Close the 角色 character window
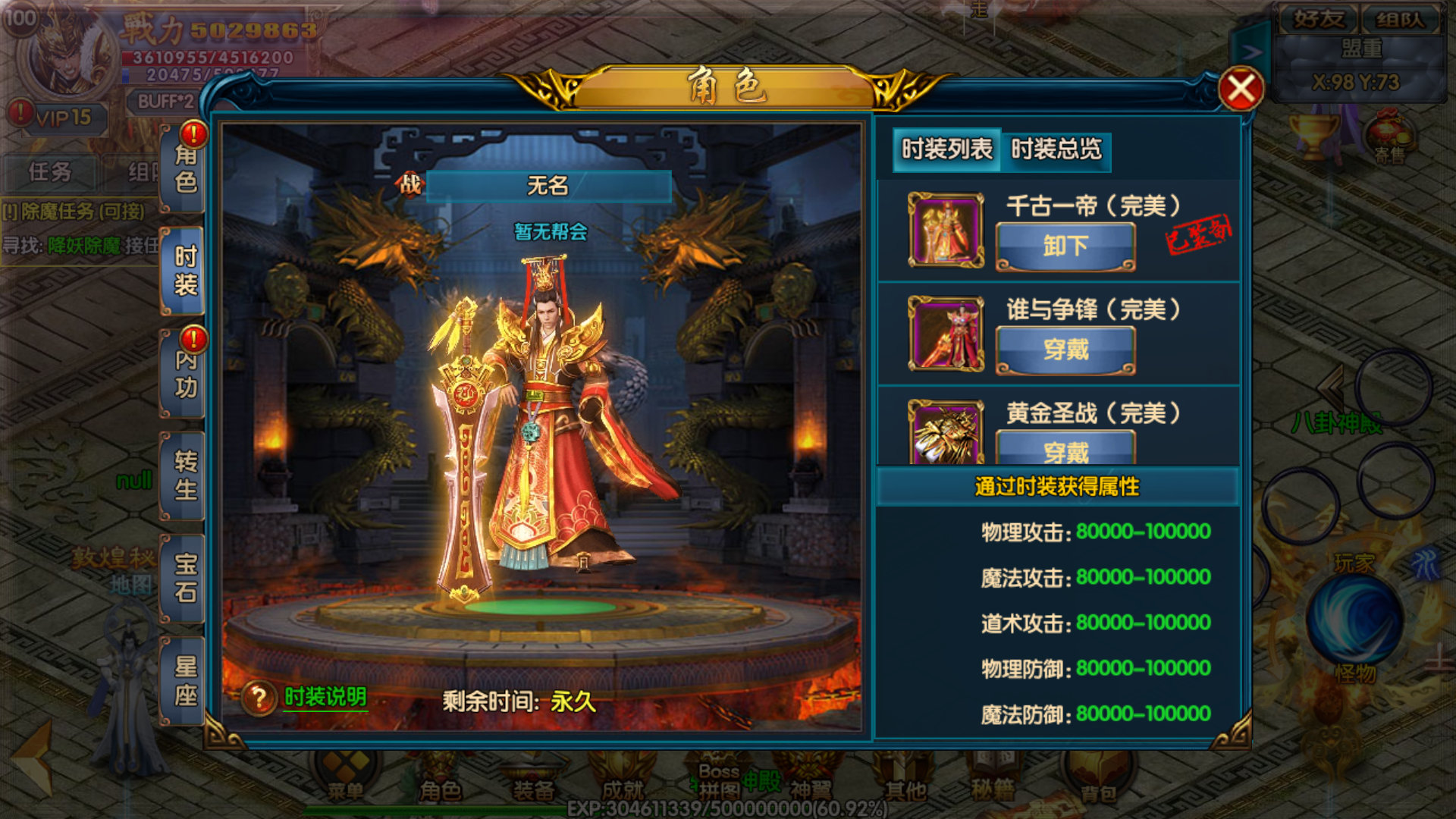This screenshot has width=1456, height=819. pos(1241,90)
